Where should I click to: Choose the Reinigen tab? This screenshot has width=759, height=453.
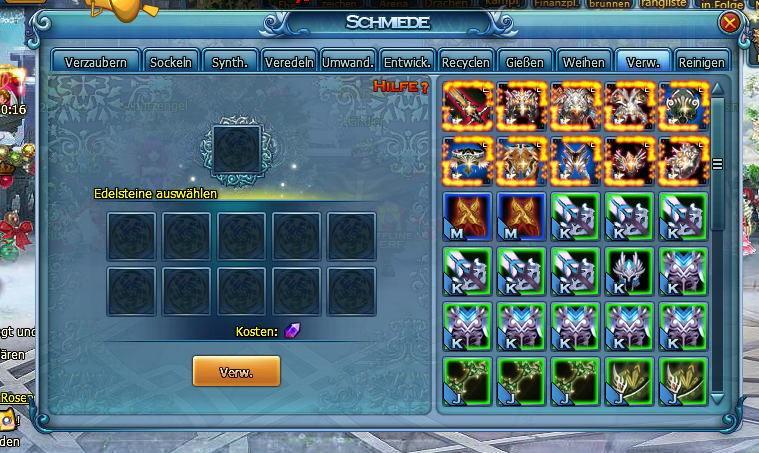pyautogui.click(x=701, y=62)
